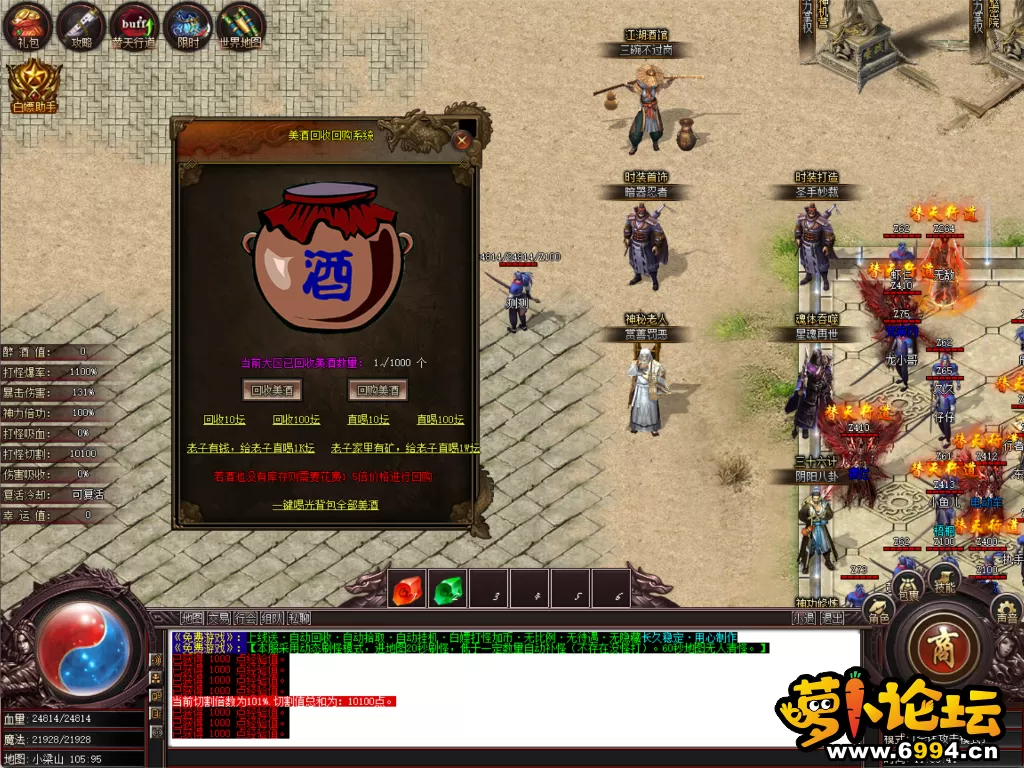The image size is (1024, 768).
Task: Click the 退出 exit button
Action: pos(832,618)
